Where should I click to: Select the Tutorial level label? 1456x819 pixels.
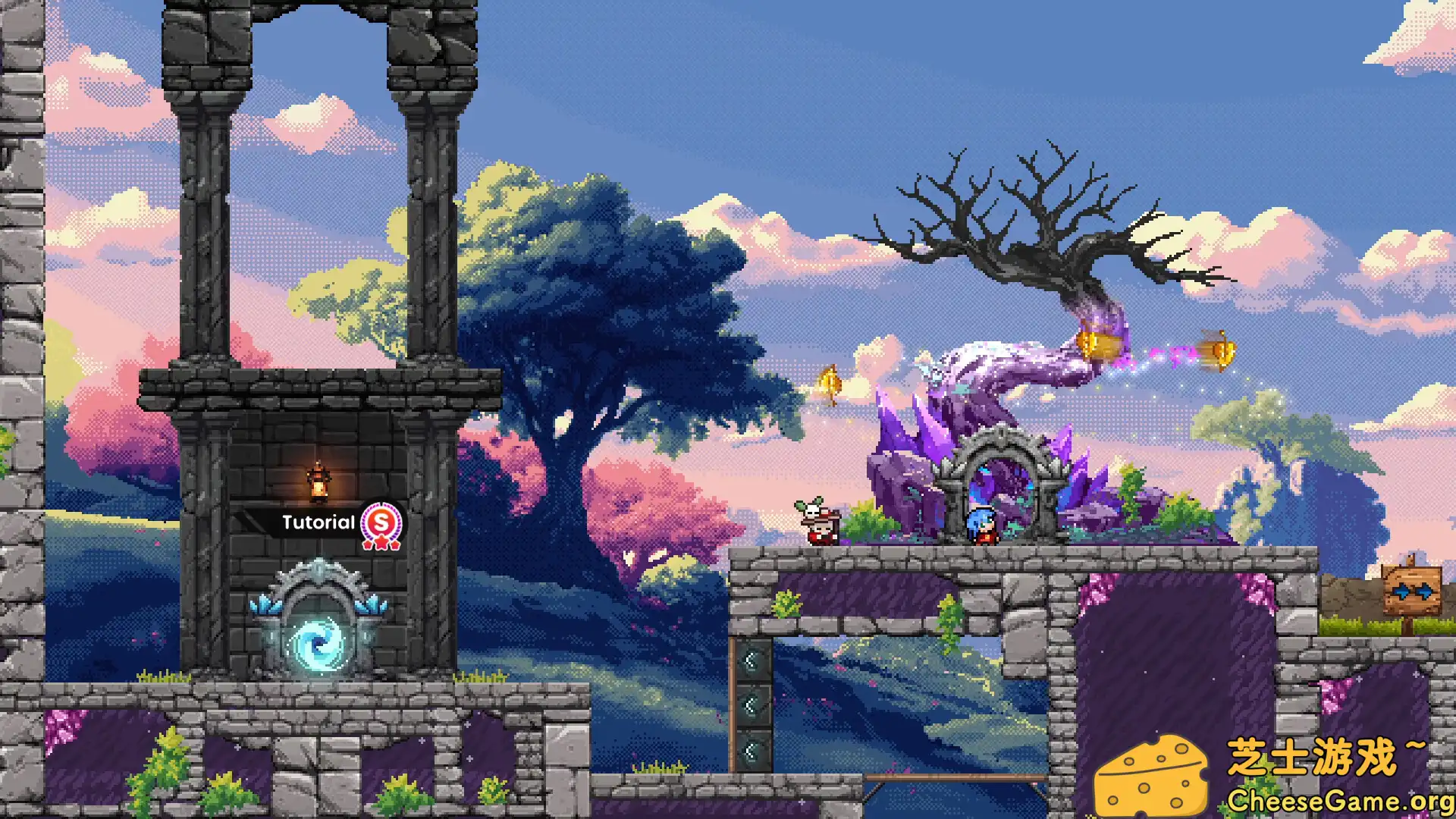tap(318, 522)
